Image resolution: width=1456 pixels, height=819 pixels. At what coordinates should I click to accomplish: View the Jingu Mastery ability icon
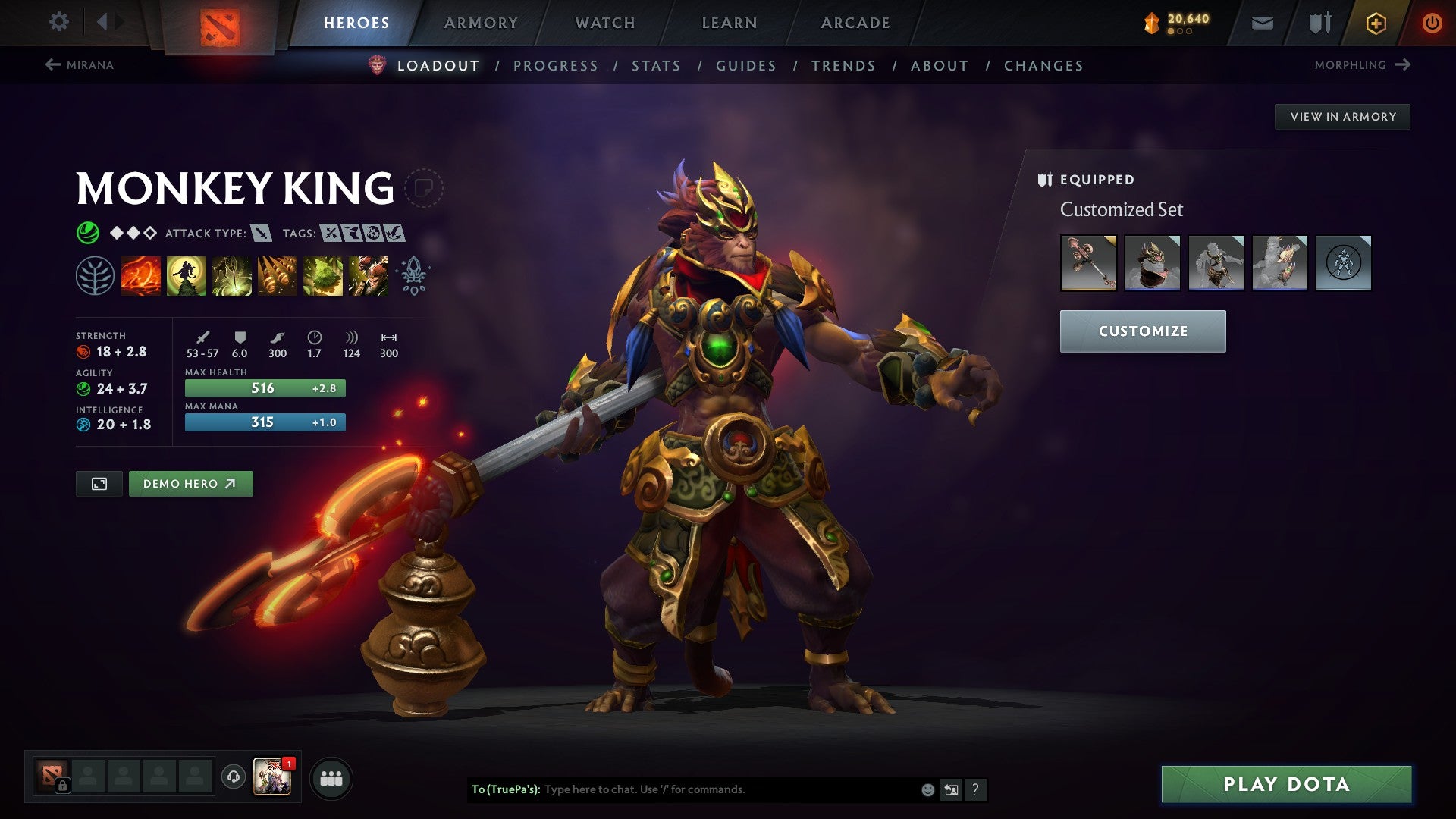pyautogui.click(x=277, y=275)
